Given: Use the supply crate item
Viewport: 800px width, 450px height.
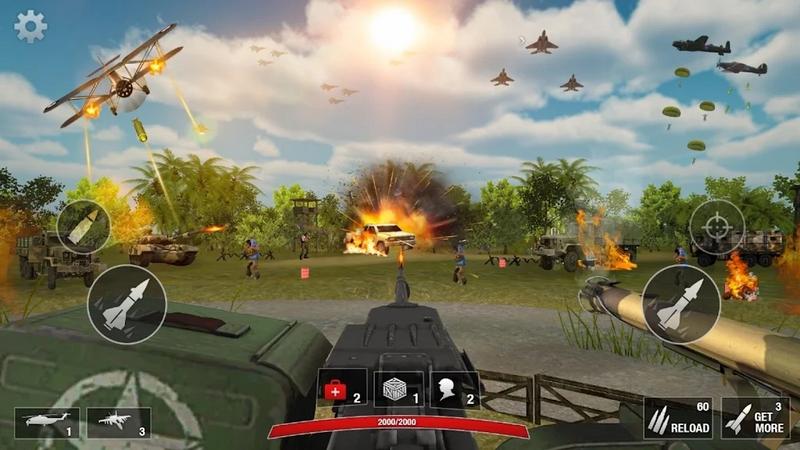Looking at the screenshot, I should (399, 389).
